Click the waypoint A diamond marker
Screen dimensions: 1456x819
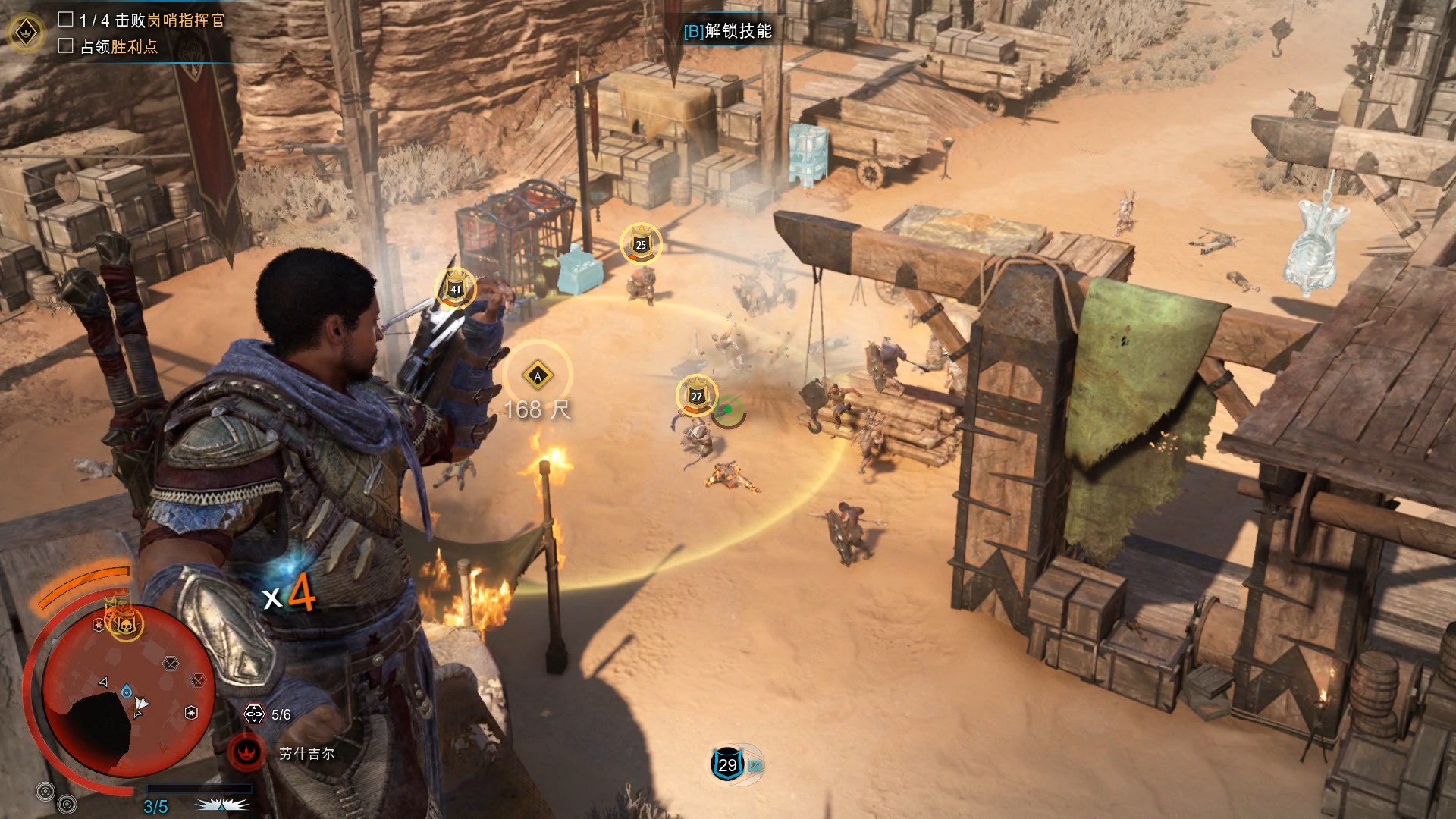click(538, 375)
